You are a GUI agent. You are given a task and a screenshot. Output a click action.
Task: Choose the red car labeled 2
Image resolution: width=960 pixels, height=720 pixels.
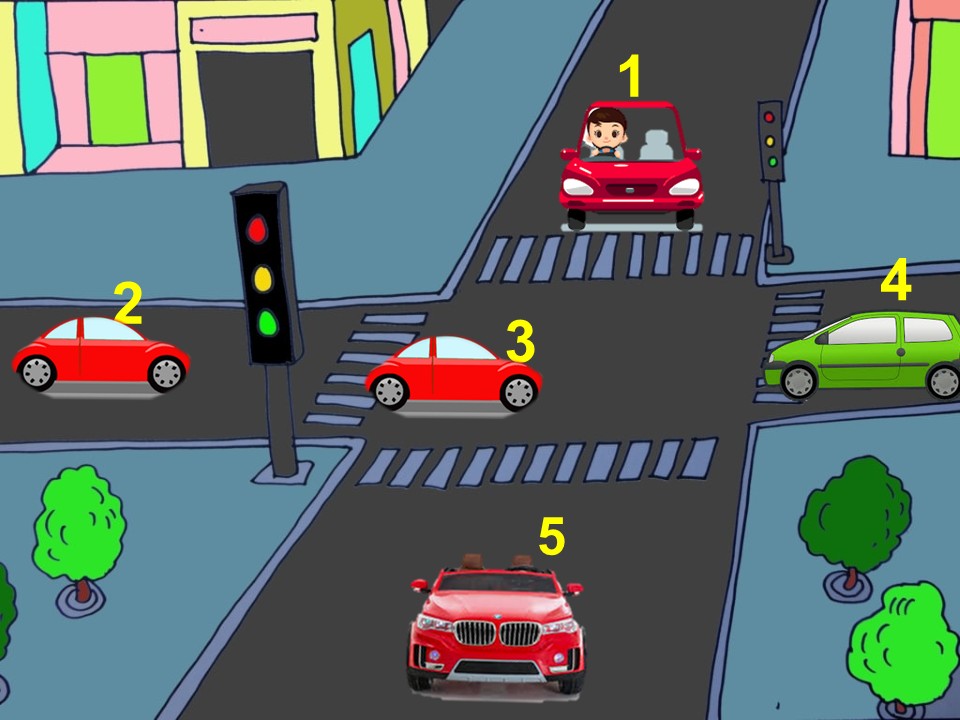tap(100, 355)
